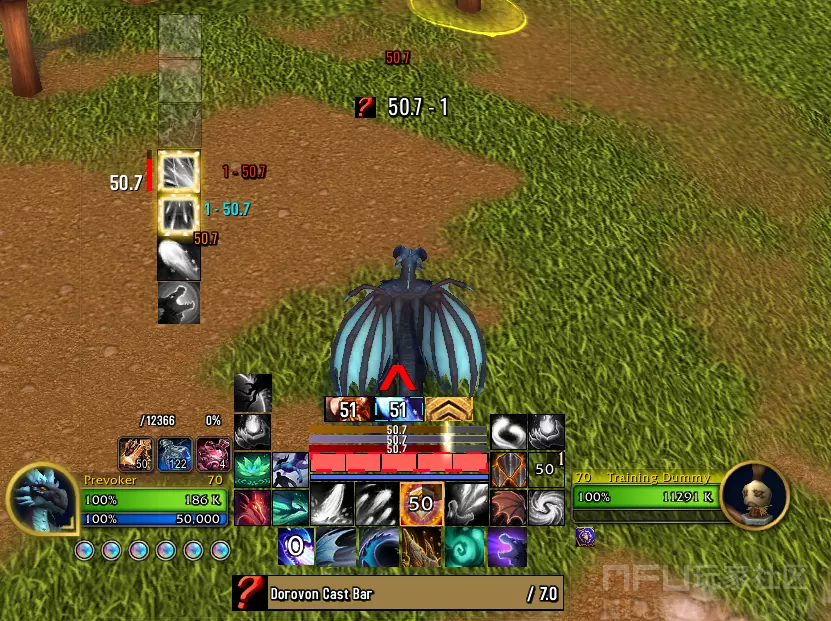This screenshot has width=831, height=621.
Task: Trigger the golden spikes ability
Action: click(x=421, y=548)
